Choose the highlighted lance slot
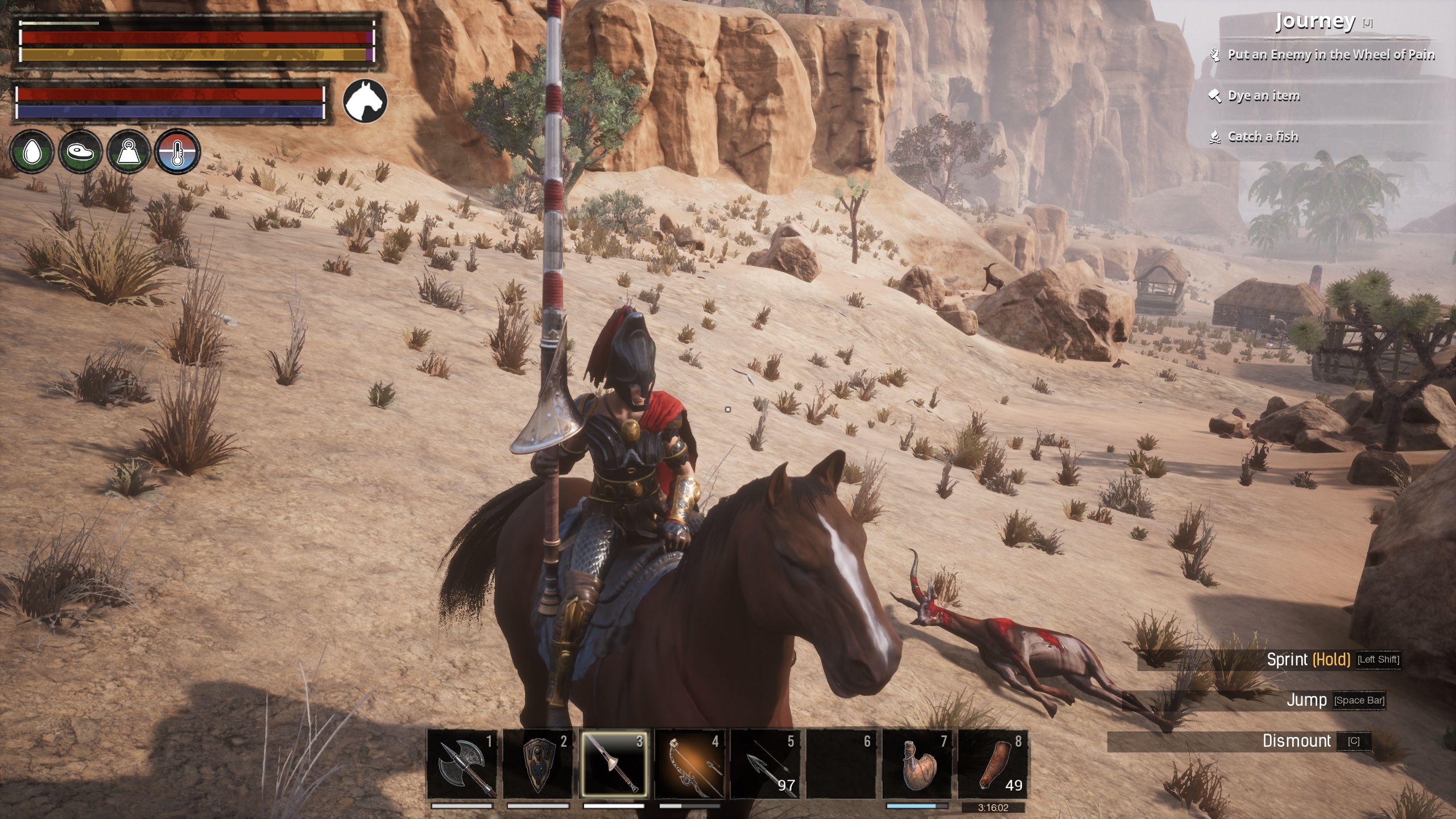This screenshot has width=1456, height=819. click(x=614, y=764)
